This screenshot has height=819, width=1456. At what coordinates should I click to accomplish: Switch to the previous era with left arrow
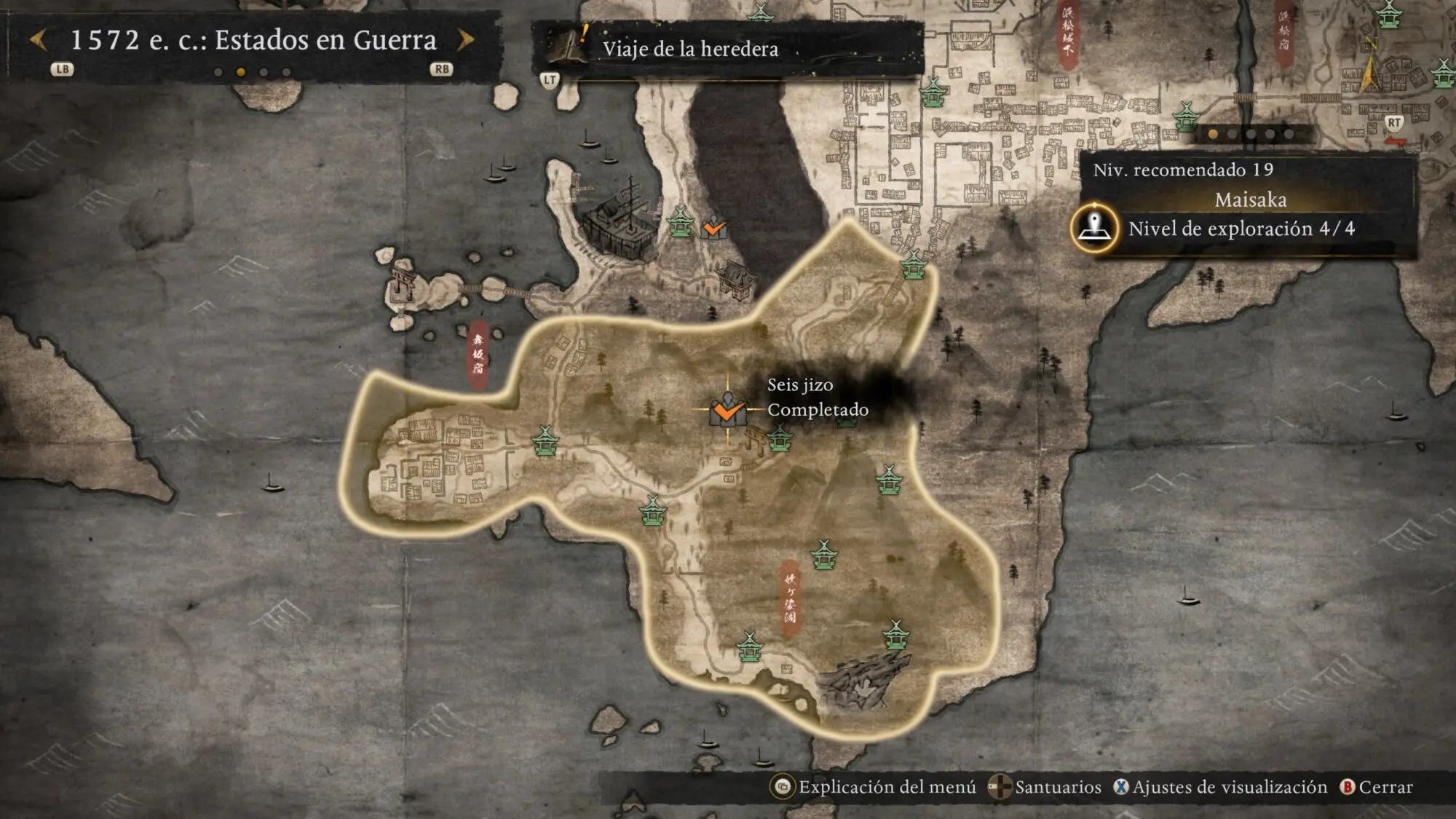[39, 40]
